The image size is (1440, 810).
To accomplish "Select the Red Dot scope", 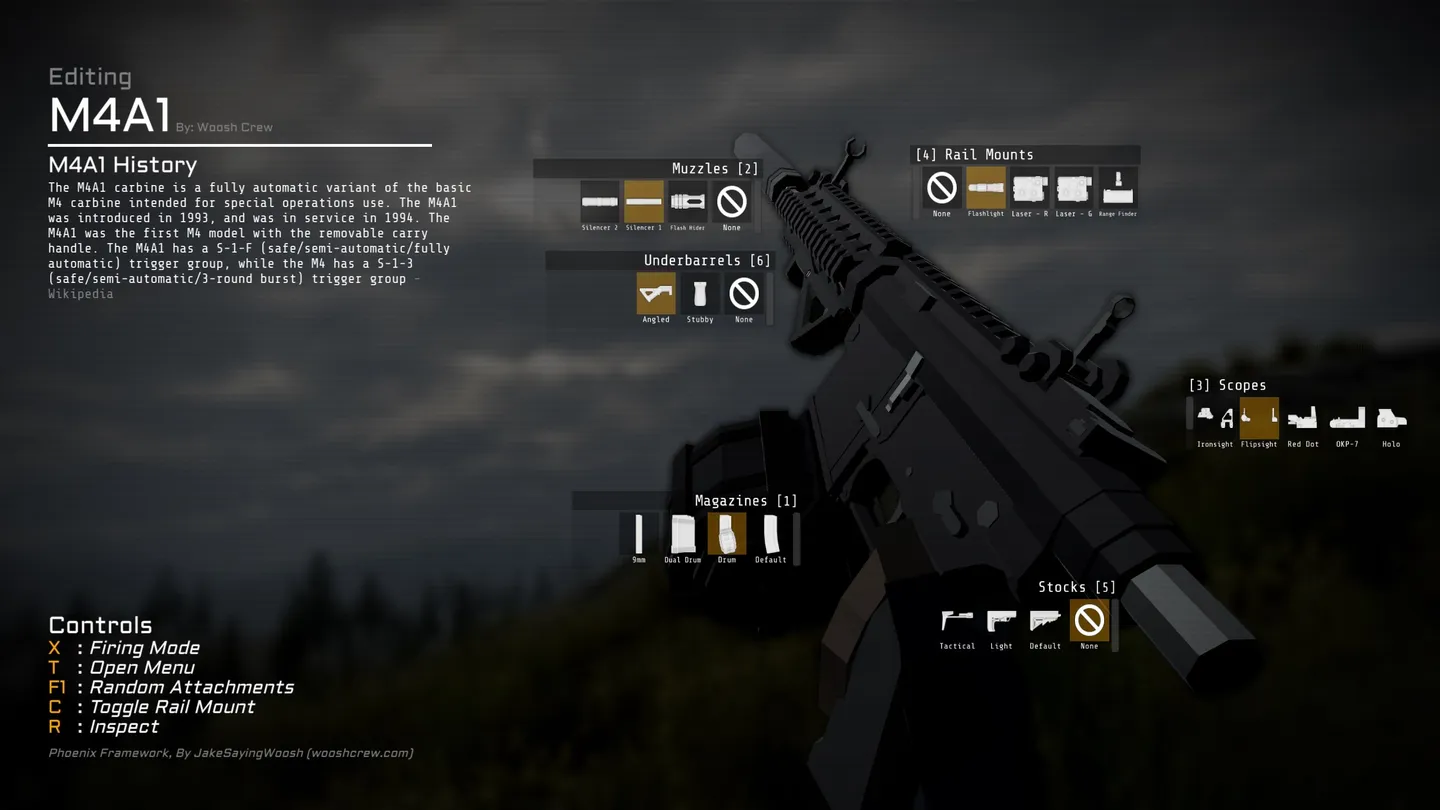I will 1303,418.
